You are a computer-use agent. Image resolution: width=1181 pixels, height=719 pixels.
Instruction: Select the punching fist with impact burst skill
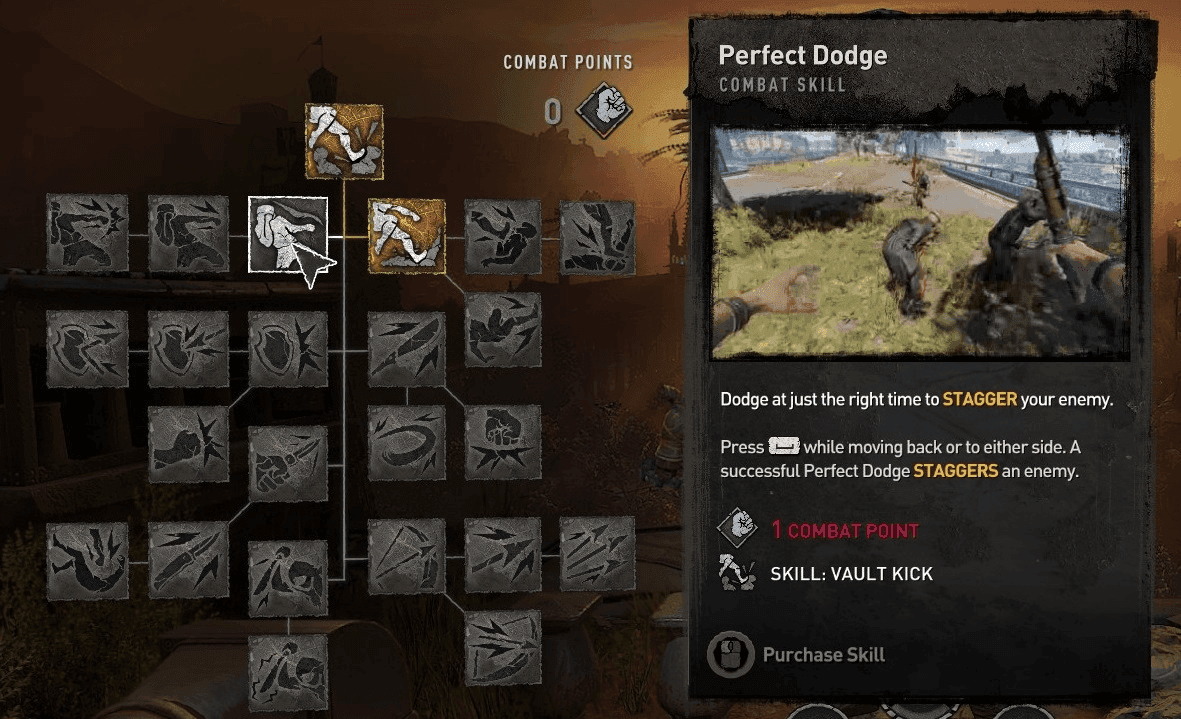pyautogui.click(x=187, y=444)
